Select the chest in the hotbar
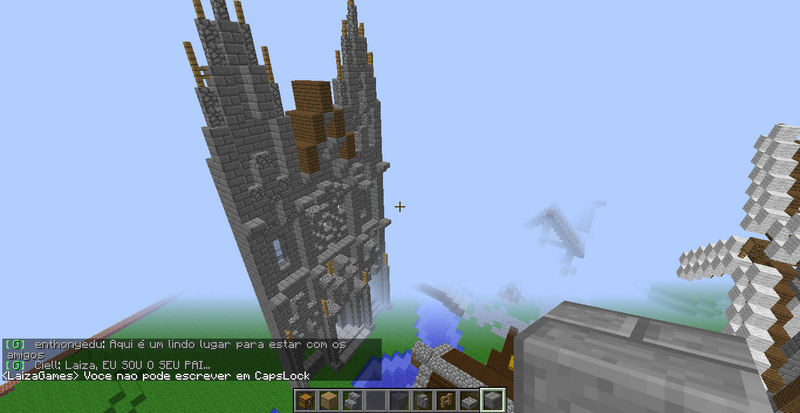 coord(306,401)
